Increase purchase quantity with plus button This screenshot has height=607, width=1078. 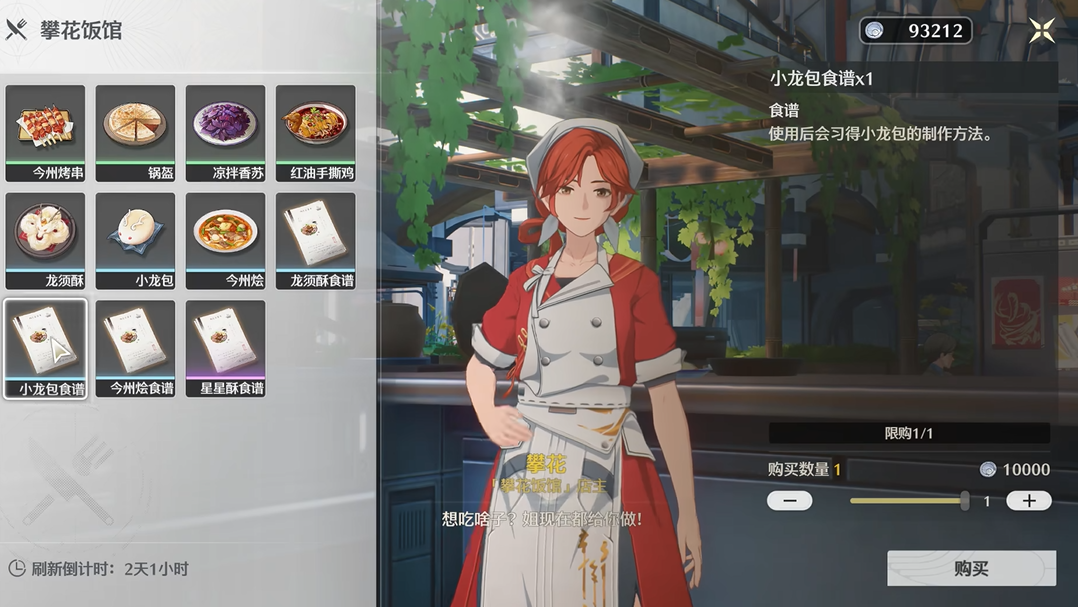(1028, 501)
